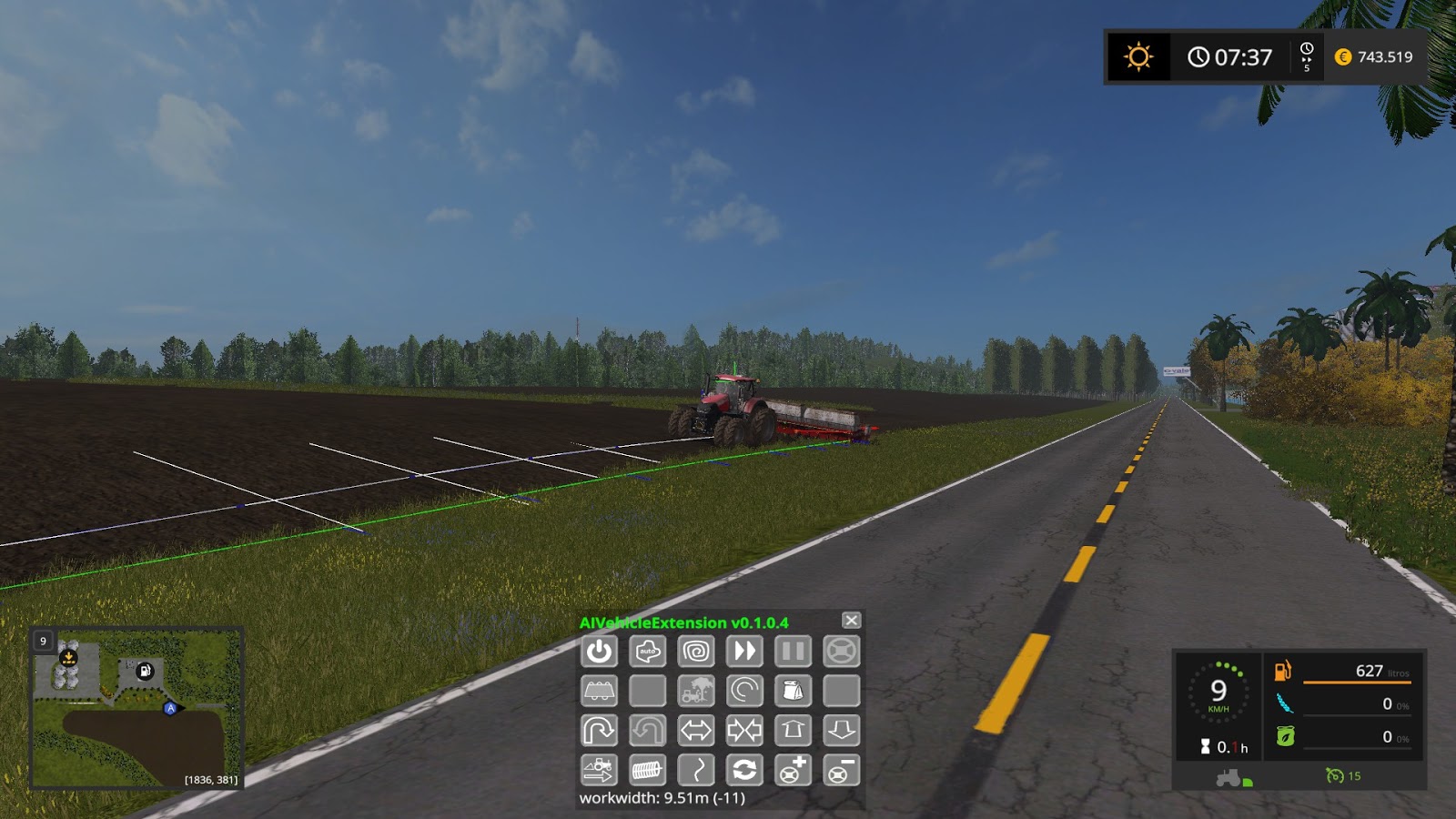Select the wavy path route icon

click(697, 771)
